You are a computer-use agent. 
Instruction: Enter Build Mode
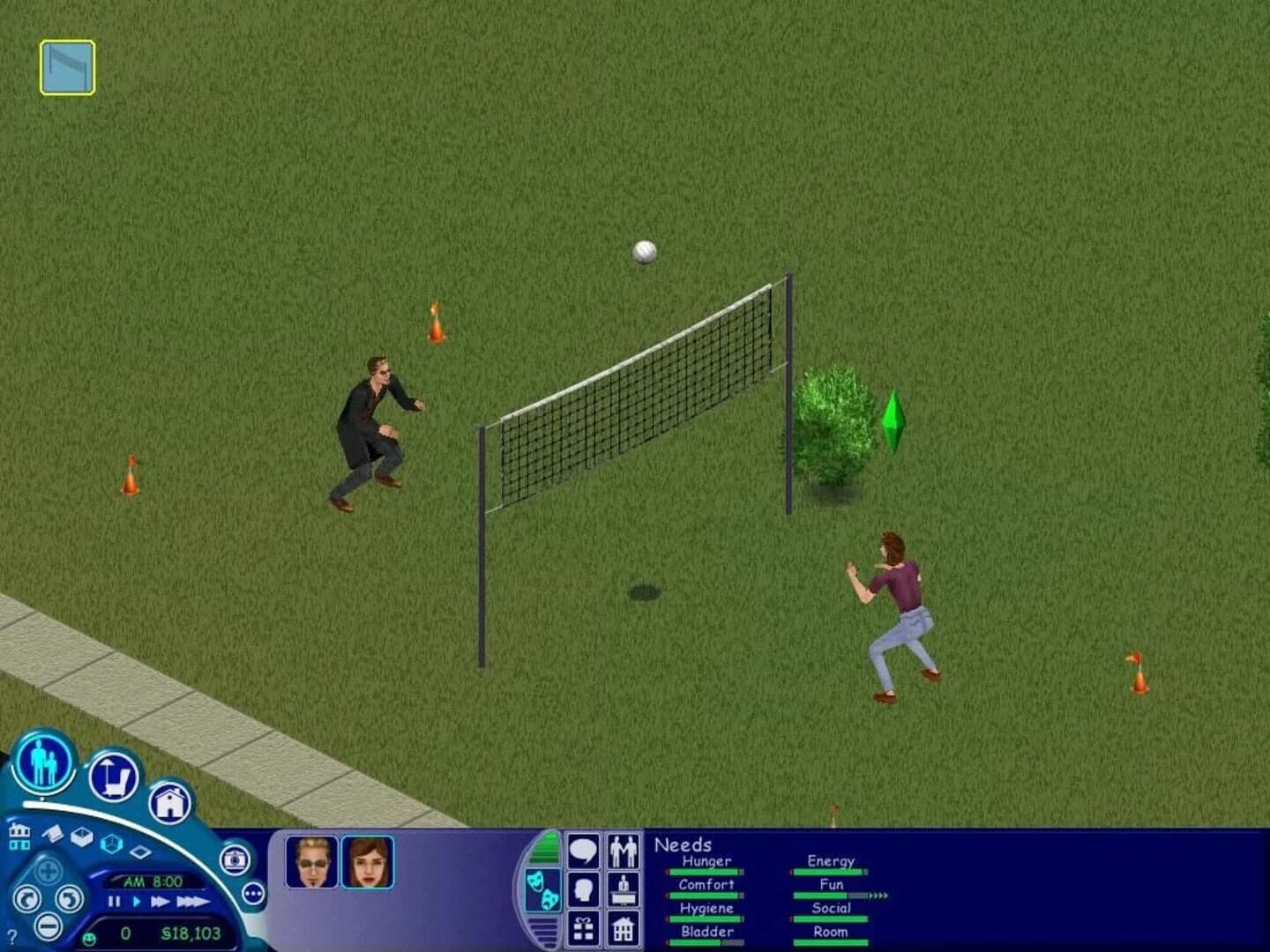(x=174, y=802)
